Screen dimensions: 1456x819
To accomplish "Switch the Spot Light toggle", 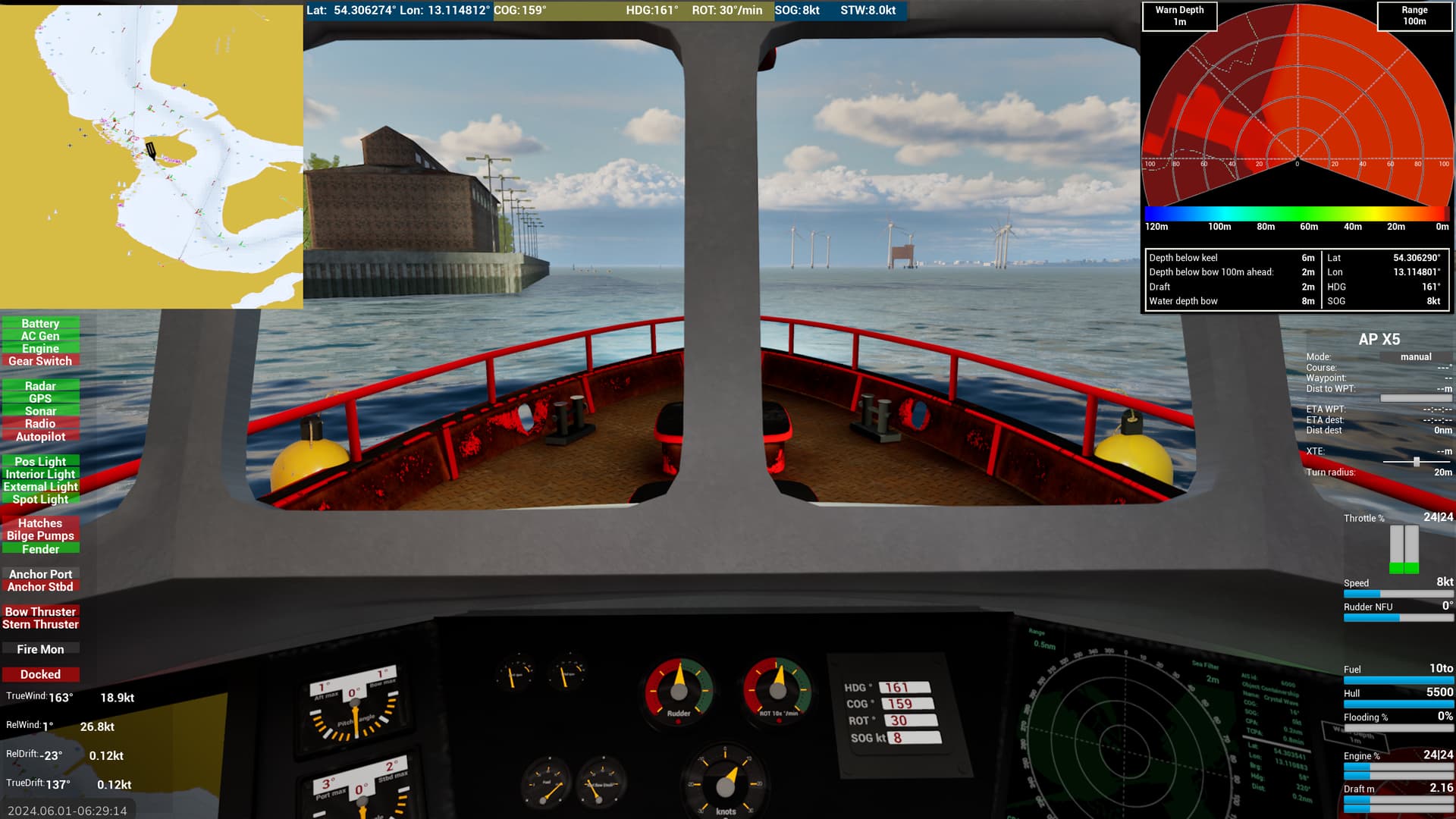I will 40,500.
